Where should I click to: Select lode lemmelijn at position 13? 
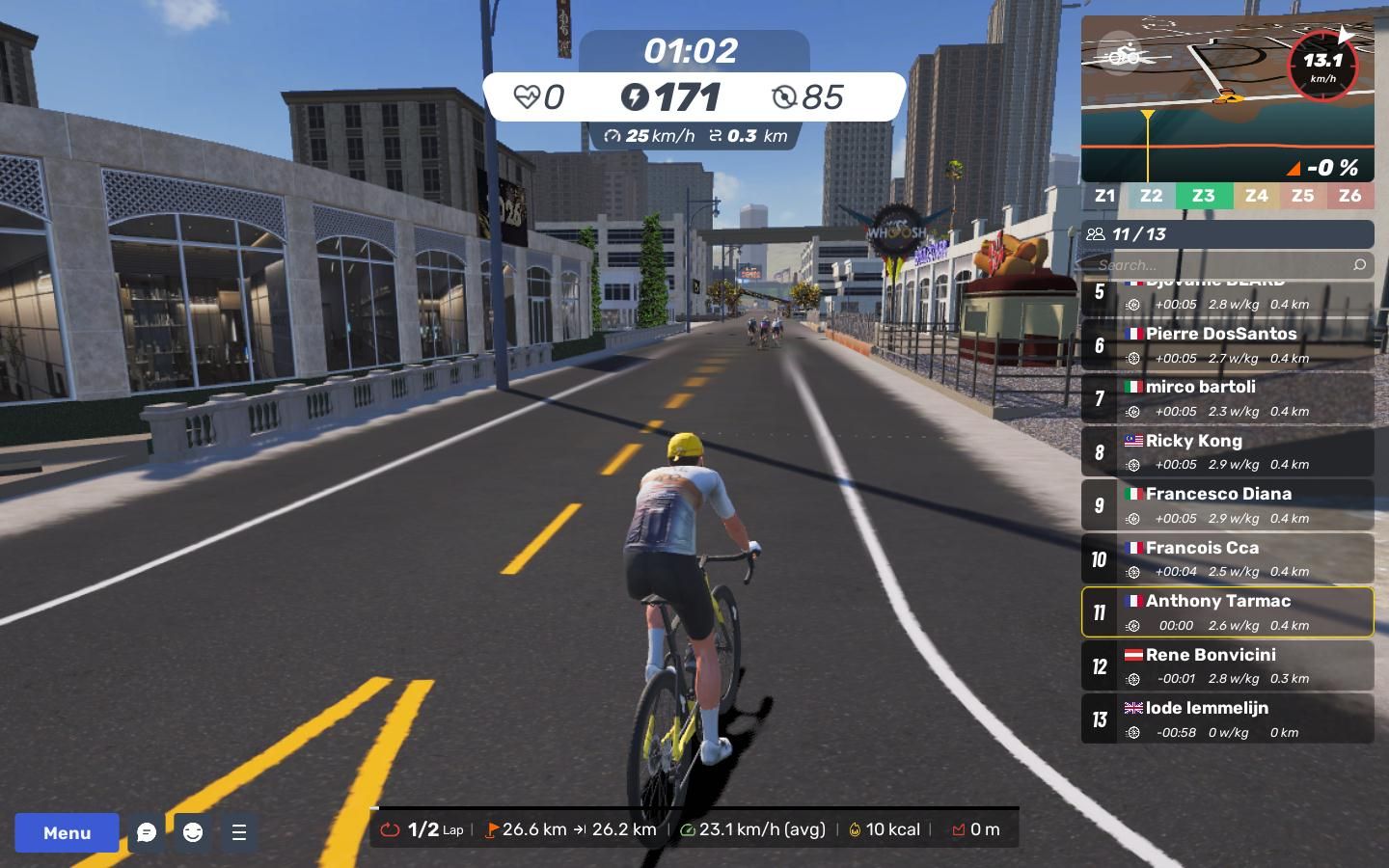pyautogui.click(x=1227, y=719)
